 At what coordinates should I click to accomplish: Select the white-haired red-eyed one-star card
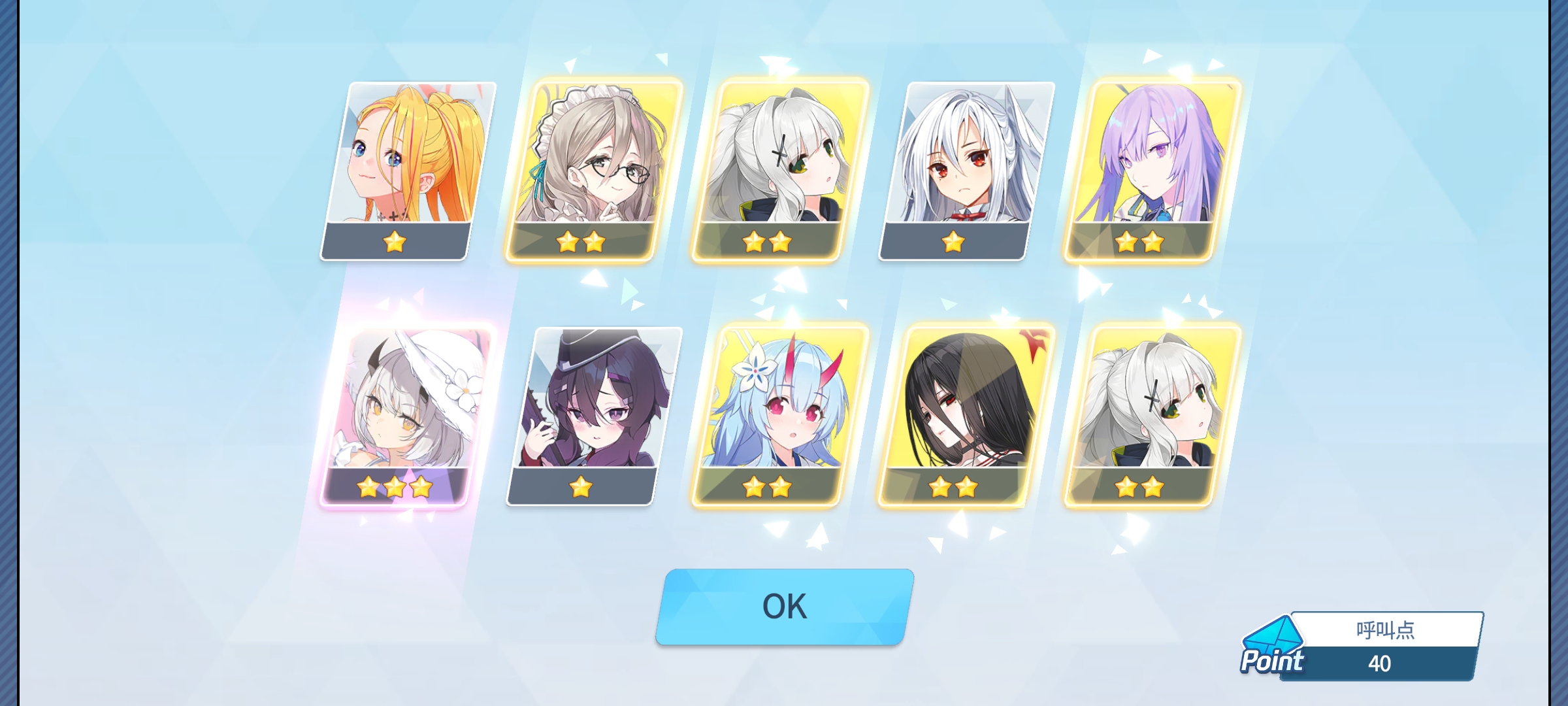[967, 170]
